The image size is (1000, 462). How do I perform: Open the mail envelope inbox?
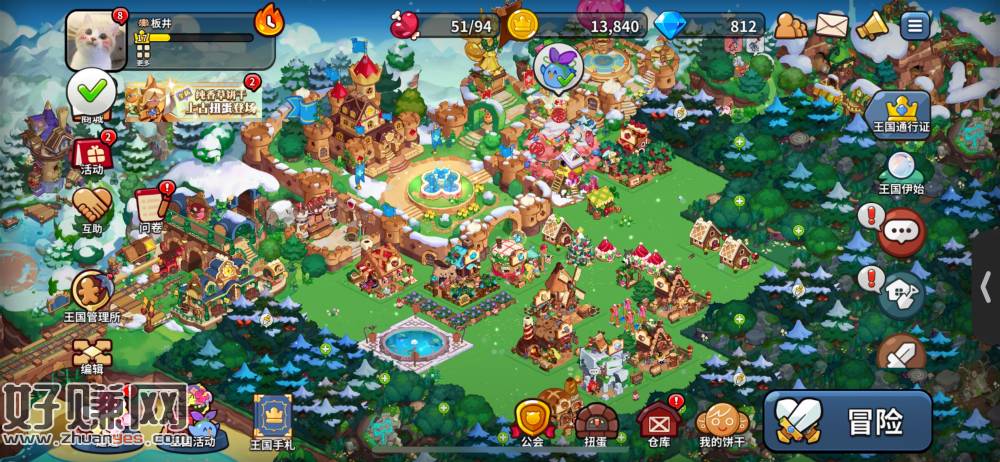click(x=831, y=25)
